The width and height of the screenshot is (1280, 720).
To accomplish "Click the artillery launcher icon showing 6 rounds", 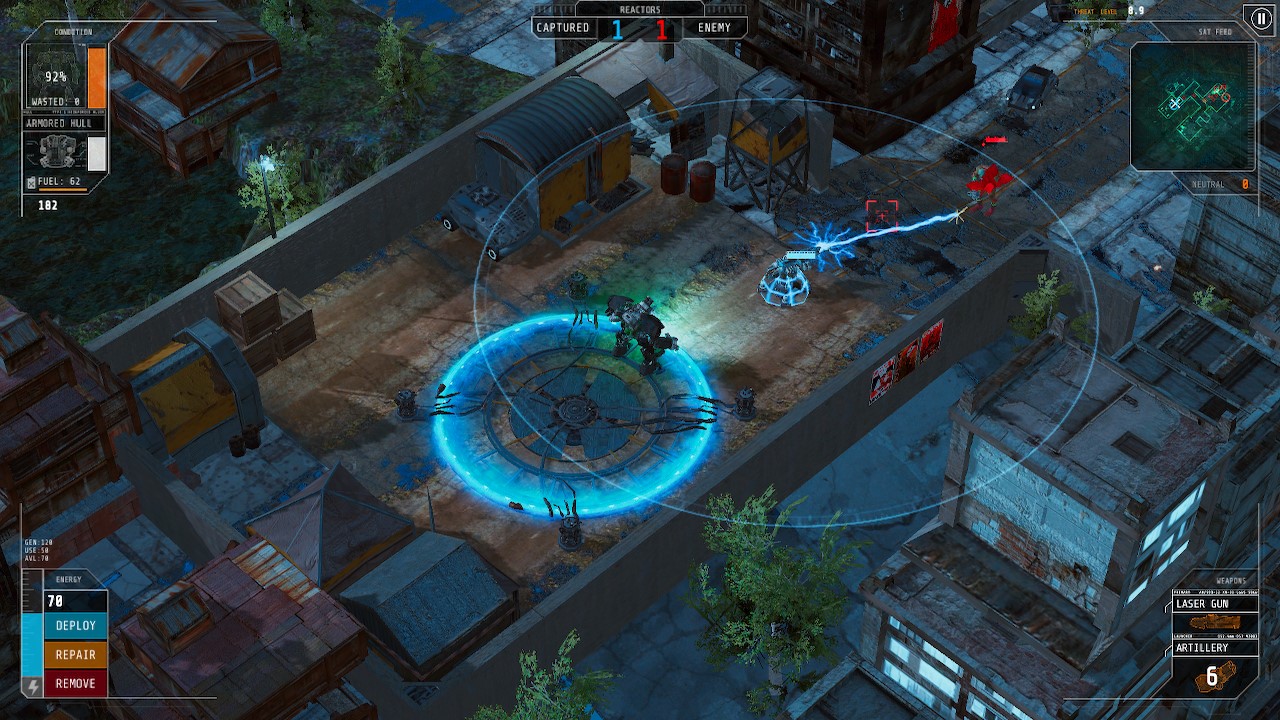I will coord(1217,677).
